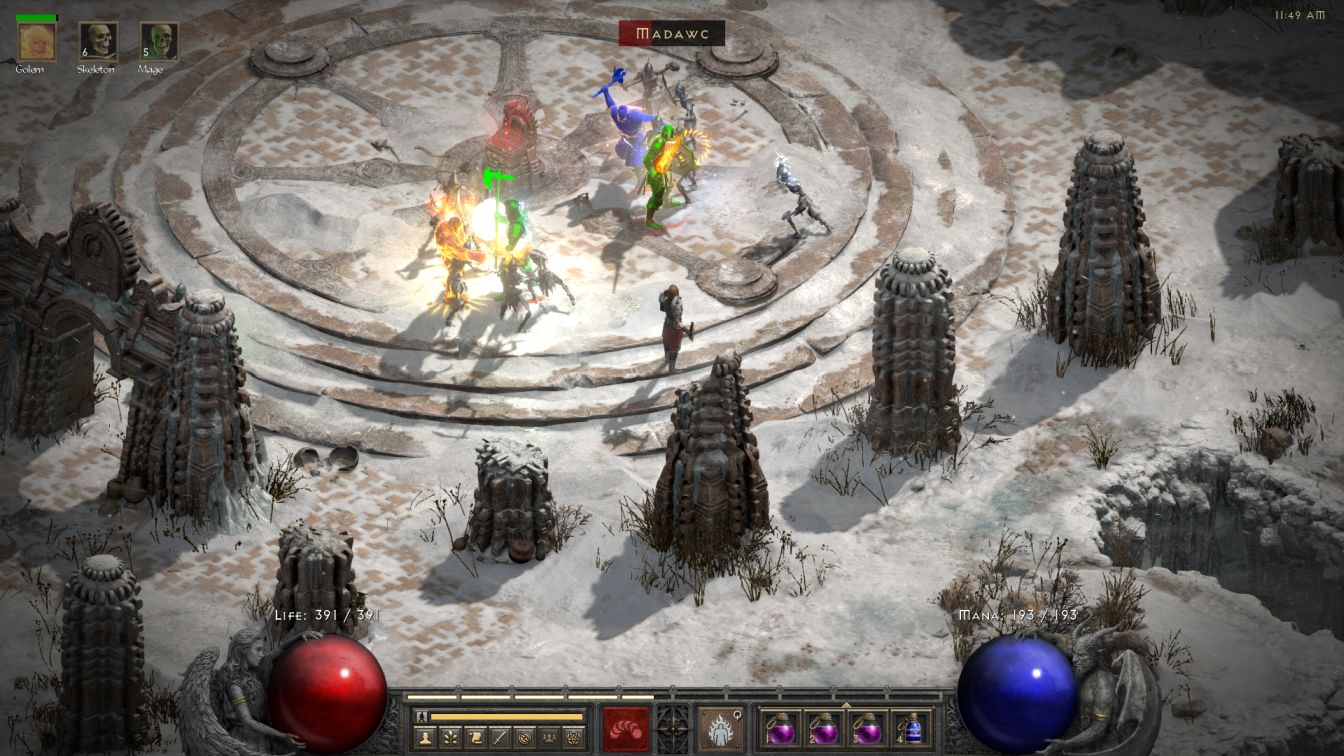Open the flaming golem right-click skill icon
The height and width of the screenshot is (756, 1344).
click(720, 729)
